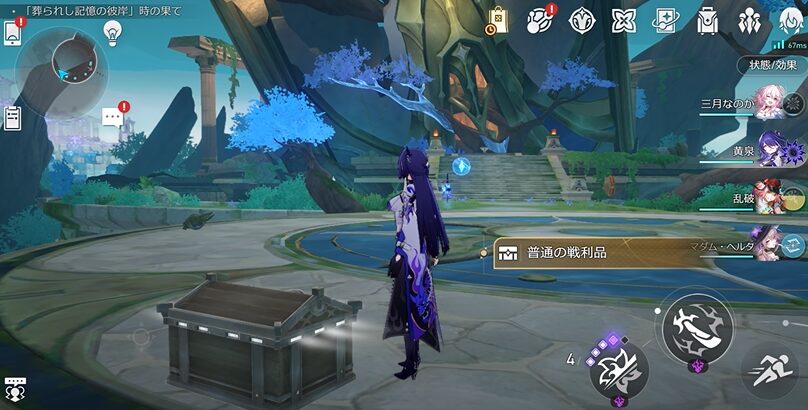
Task: Open the connected-nodes icon with red alert
Action: [540, 20]
